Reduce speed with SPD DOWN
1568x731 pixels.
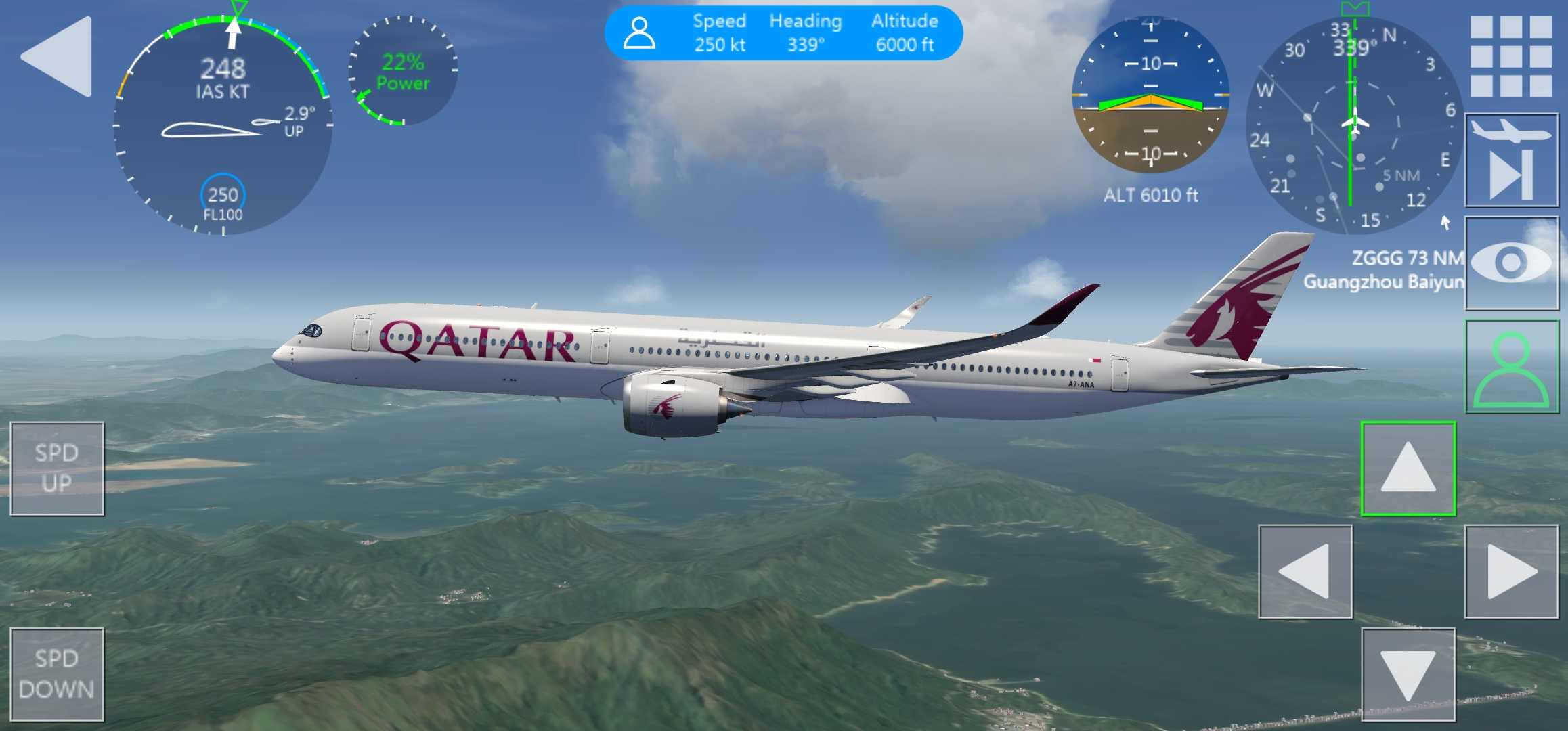(x=57, y=674)
